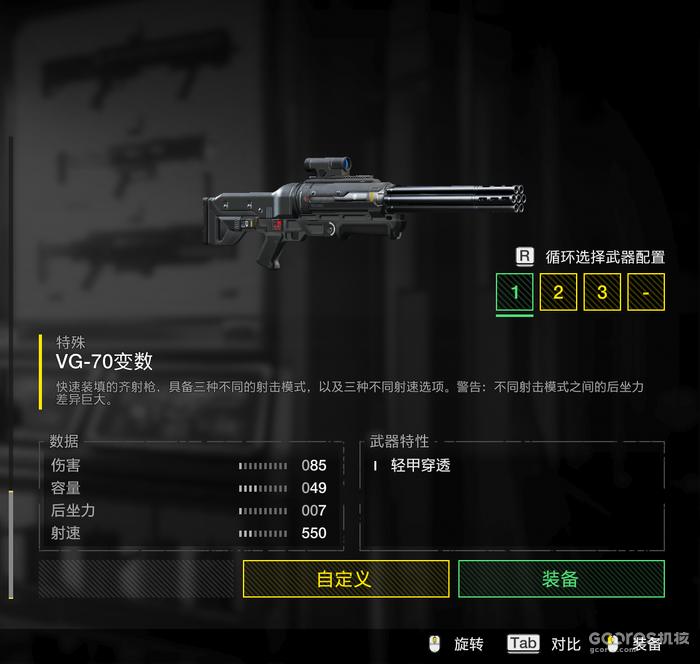Screen dimensions: 700x664
Task: Equip the weapon with 装备 button
Action: click(561, 579)
